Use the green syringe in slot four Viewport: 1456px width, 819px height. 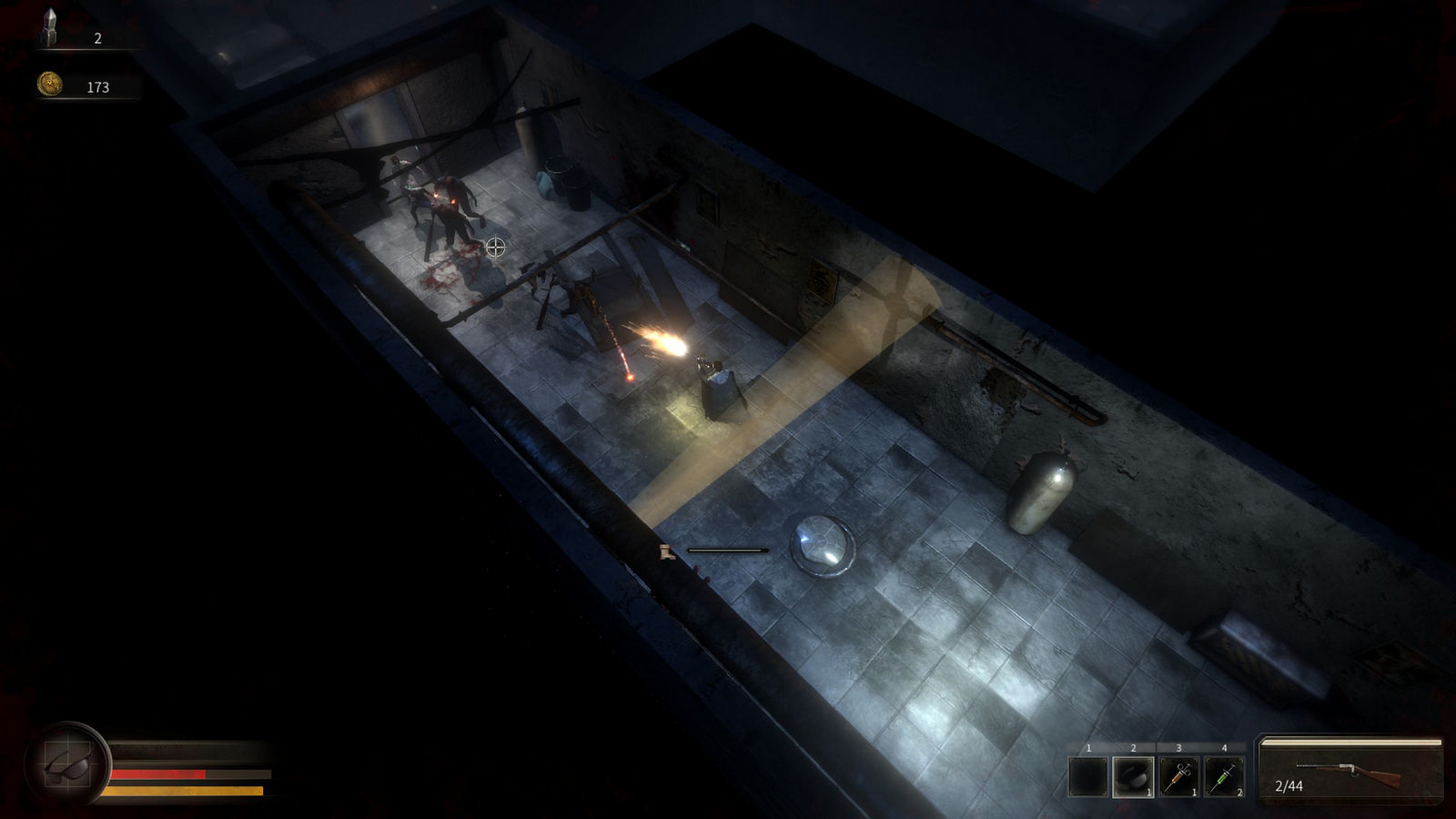tap(1224, 777)
